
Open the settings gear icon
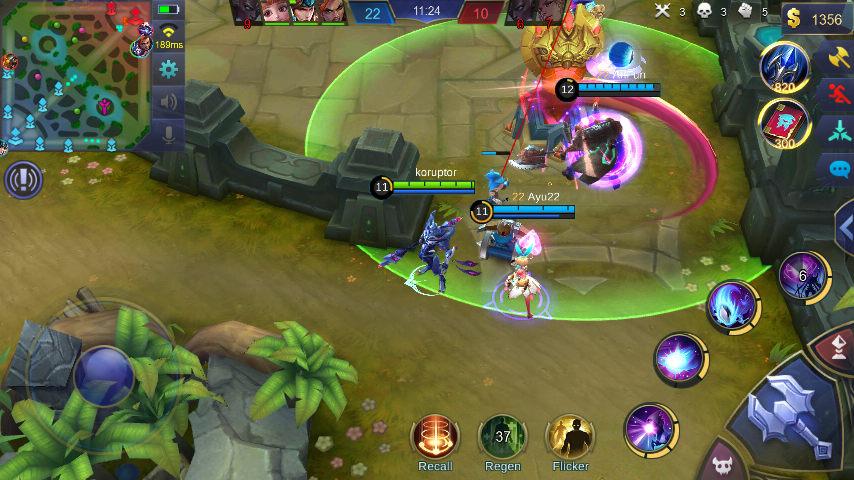[168, 69]
